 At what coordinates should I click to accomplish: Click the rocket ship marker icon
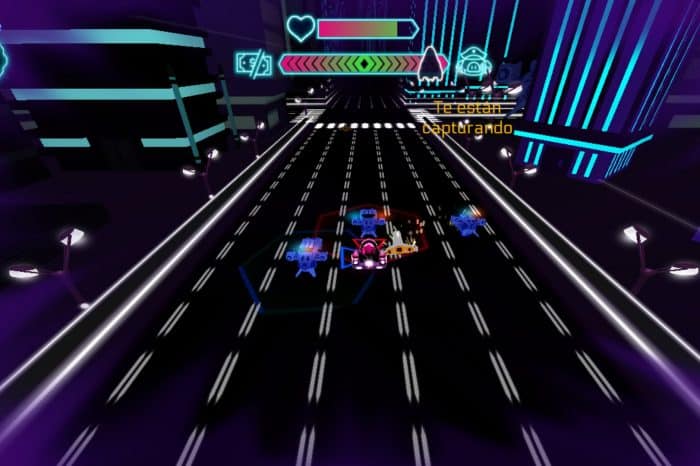coord(431,62)
